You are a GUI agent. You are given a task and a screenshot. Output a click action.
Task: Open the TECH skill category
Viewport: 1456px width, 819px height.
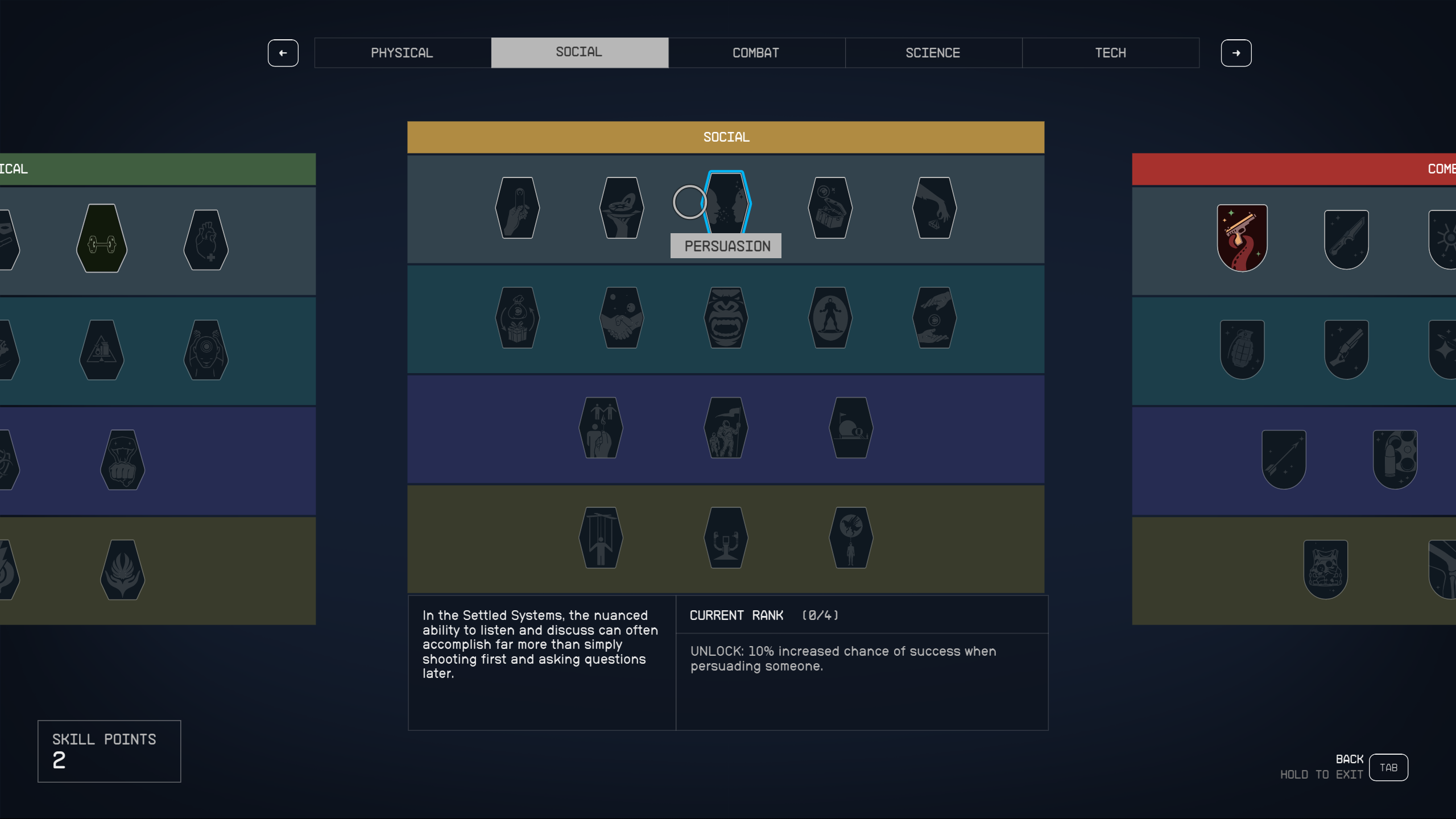pos(1111,52)
